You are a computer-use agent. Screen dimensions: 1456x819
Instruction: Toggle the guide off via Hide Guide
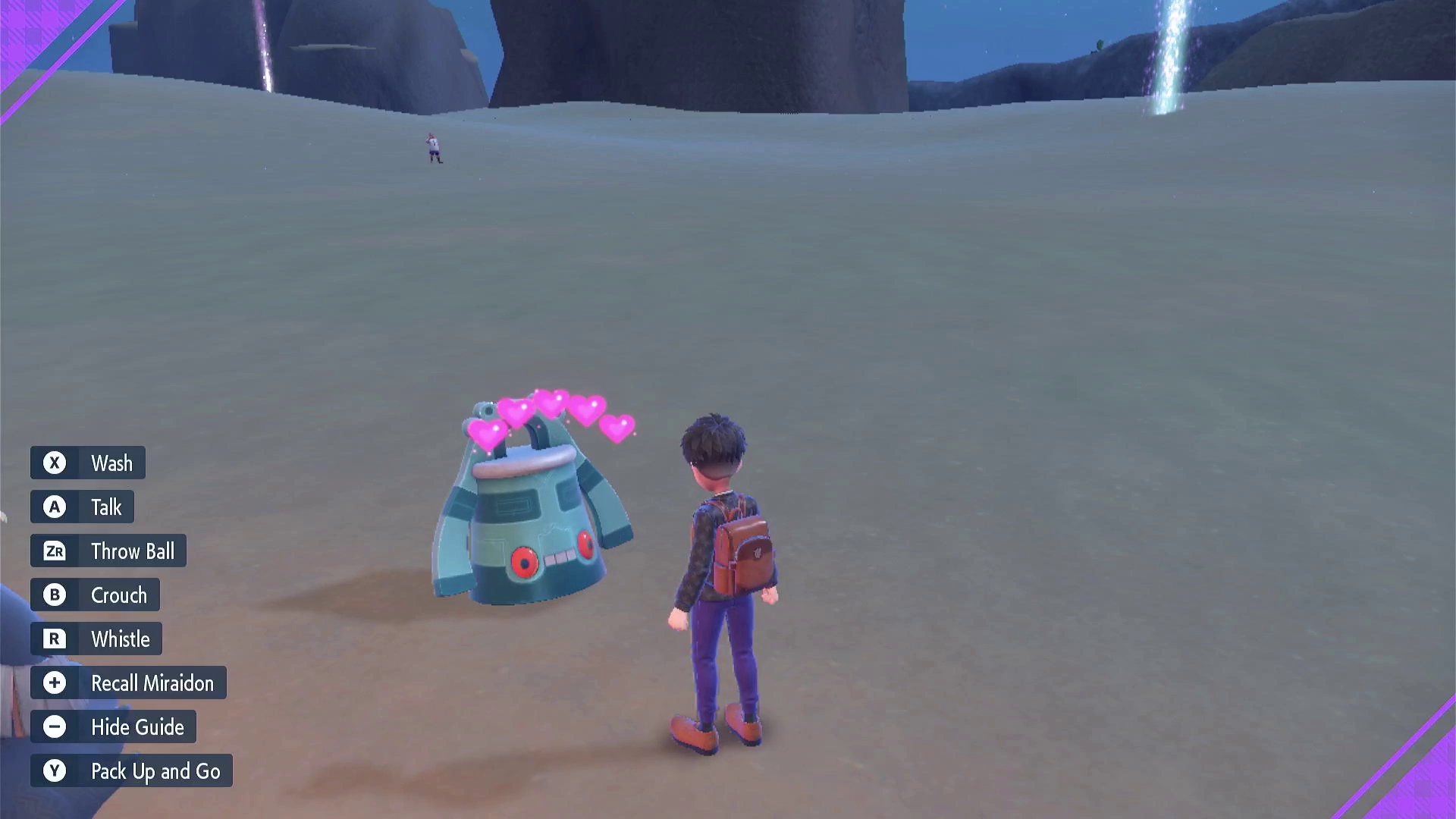(137, 726)
